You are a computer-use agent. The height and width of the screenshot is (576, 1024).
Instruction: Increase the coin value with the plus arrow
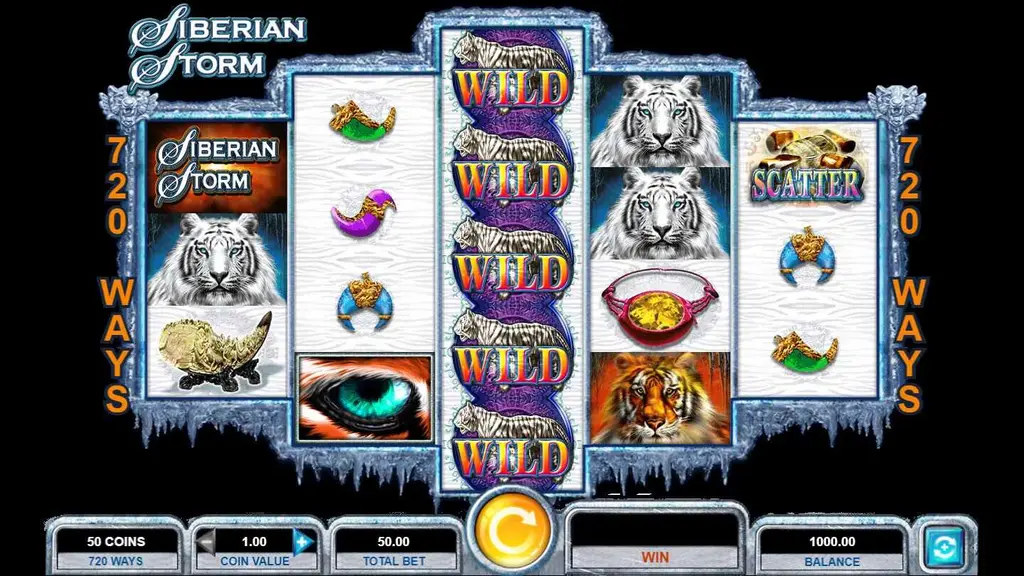click(304, 543)
